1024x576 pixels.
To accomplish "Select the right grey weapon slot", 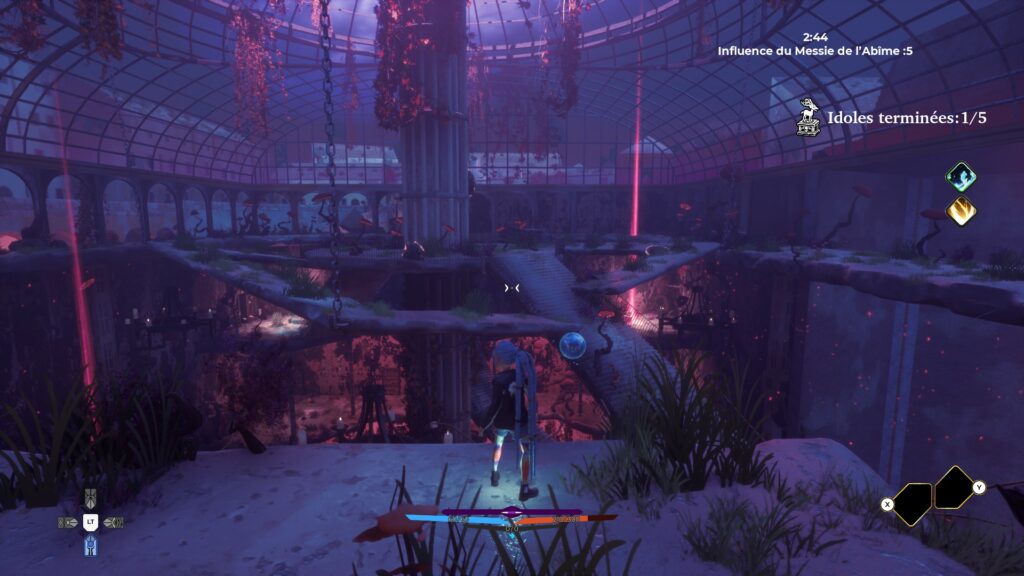I will coord(113,522).
